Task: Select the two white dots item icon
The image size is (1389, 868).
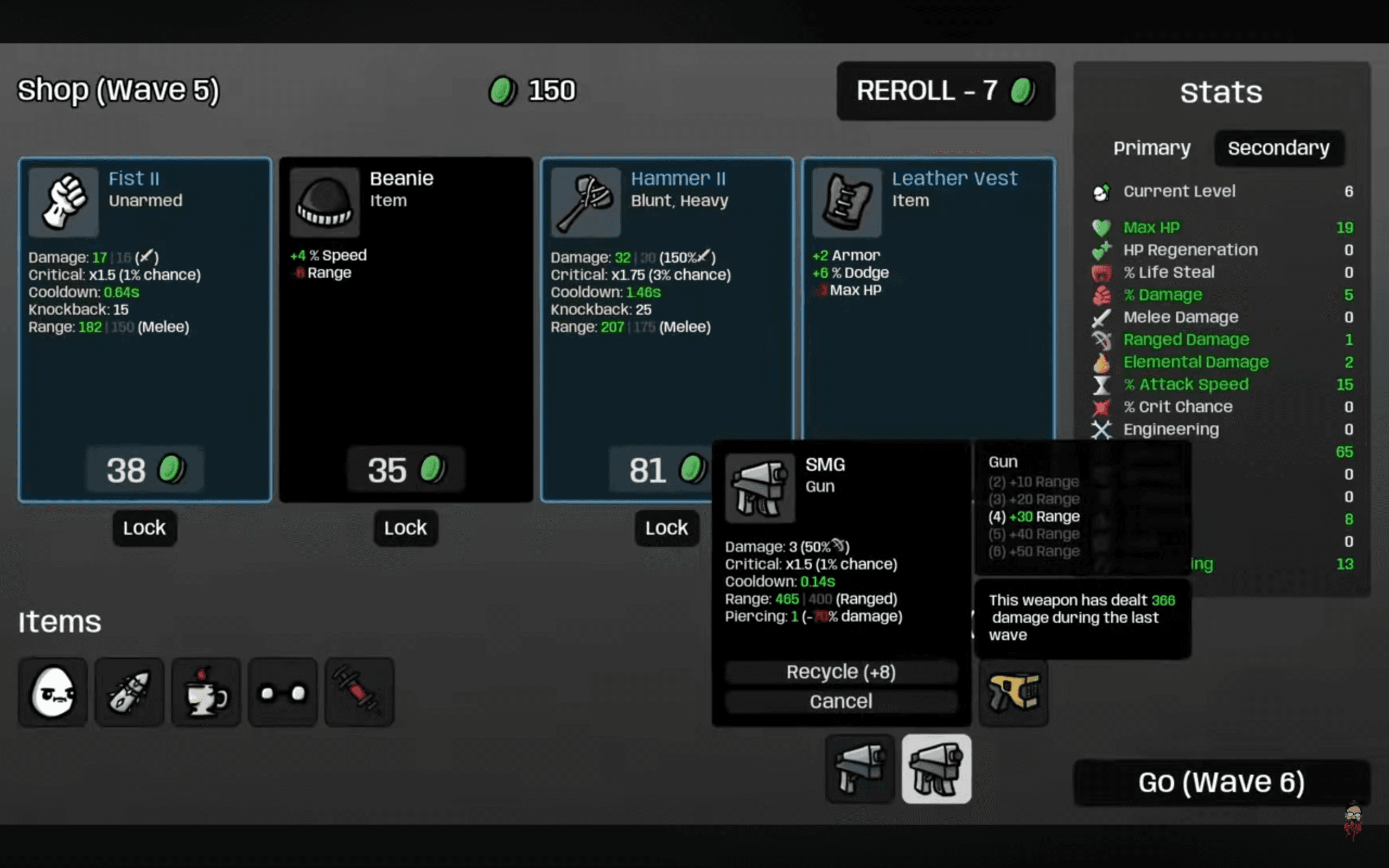Action: coord(282,692)
